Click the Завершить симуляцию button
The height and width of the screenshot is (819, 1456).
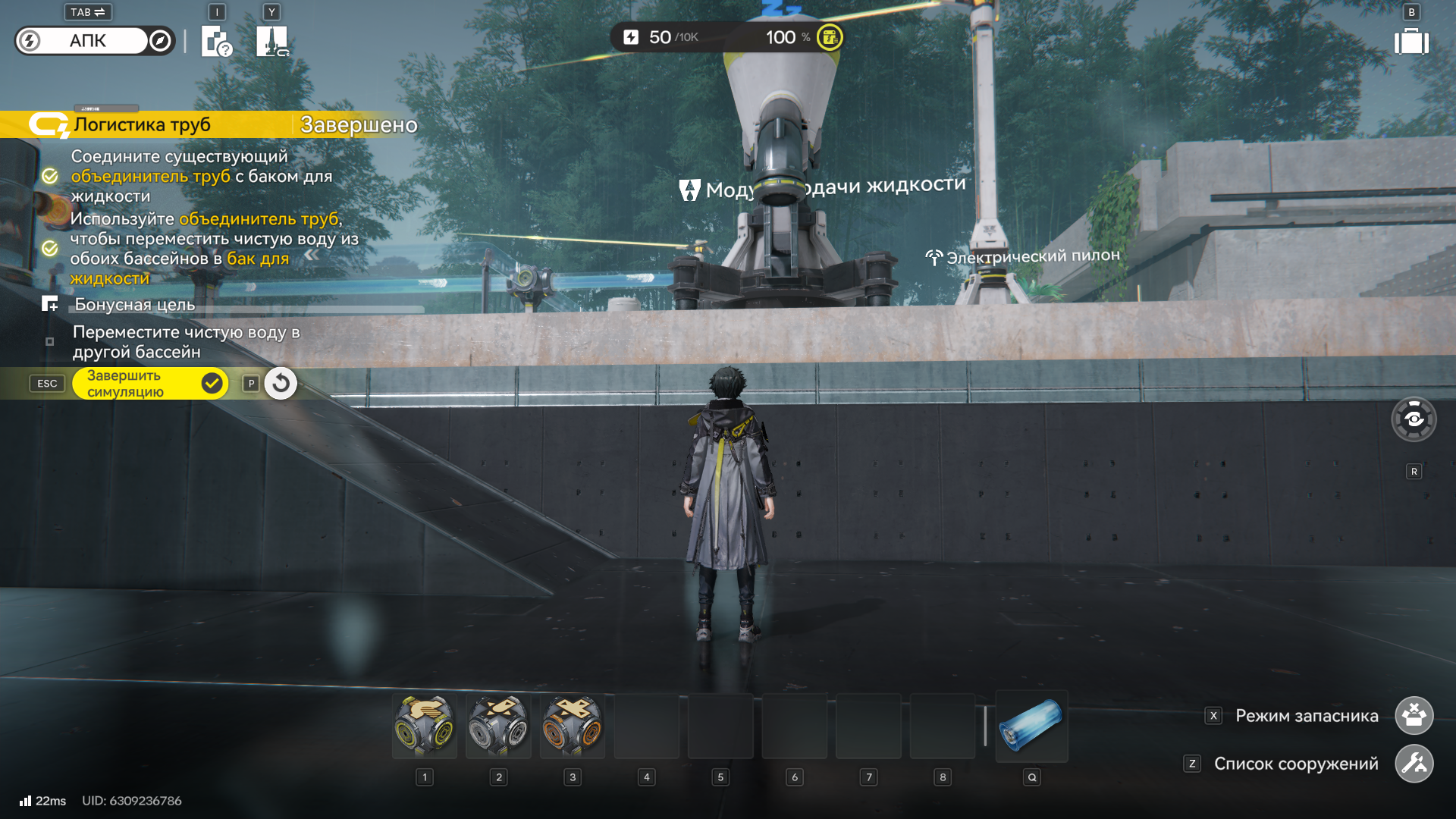pos(149,384)
